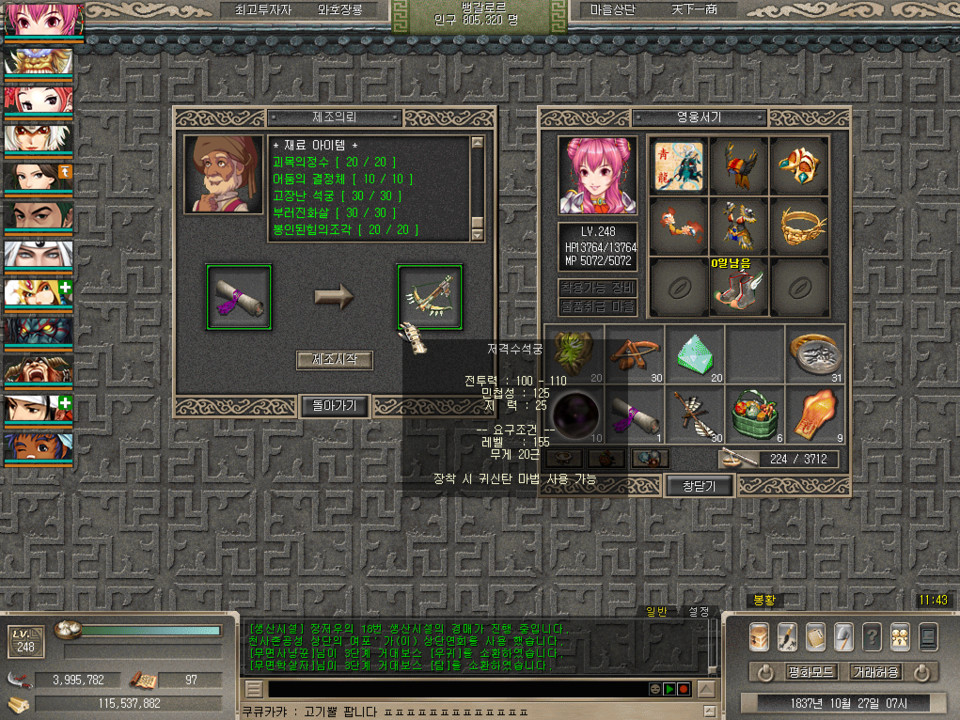Click the blue dragon card equipment slot
Screen dimensions: 960x720
pyautogui.click(x=678, y=166)
